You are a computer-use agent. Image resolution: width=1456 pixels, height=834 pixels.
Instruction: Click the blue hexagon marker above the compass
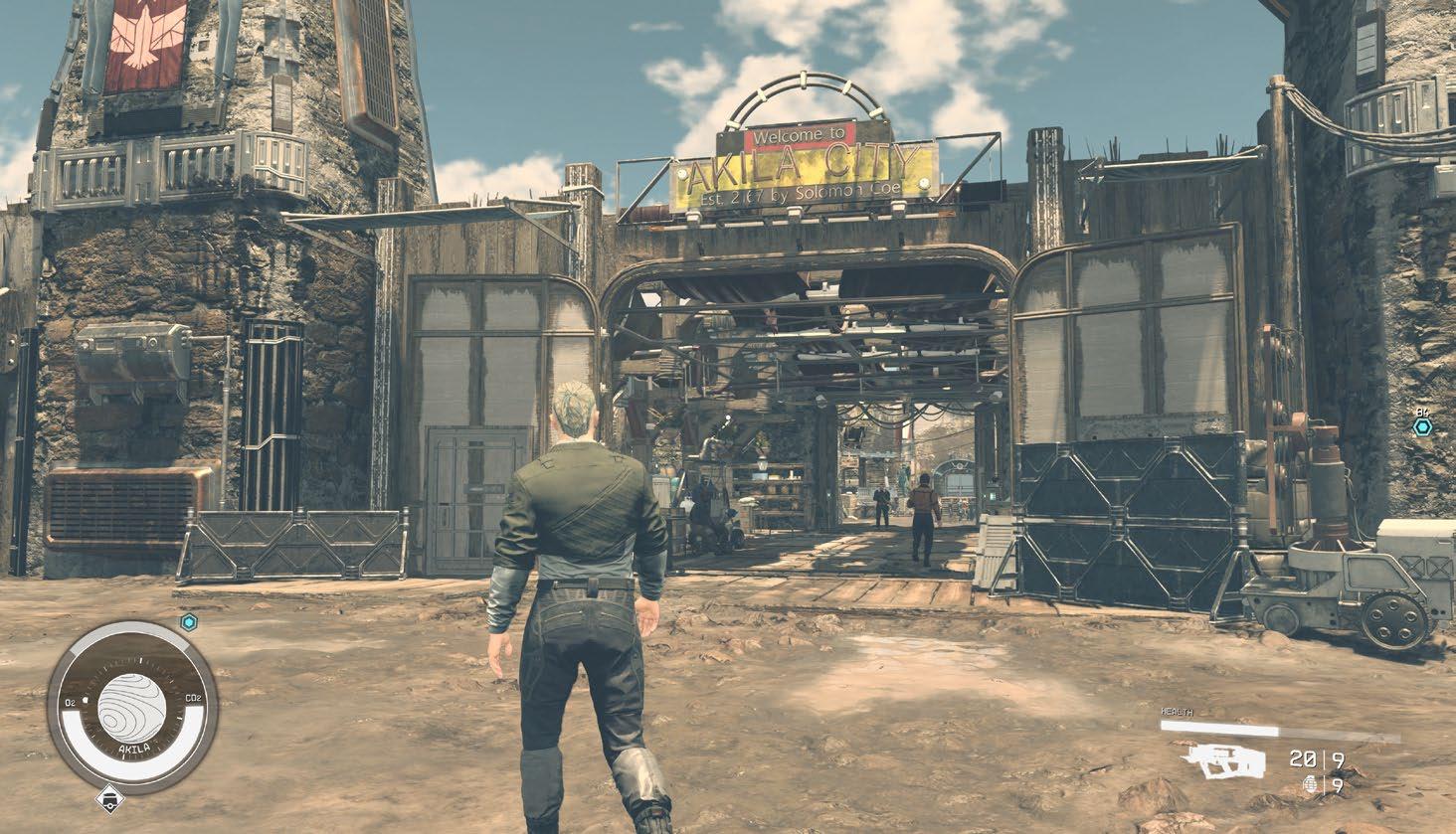[x=189, y=622]
